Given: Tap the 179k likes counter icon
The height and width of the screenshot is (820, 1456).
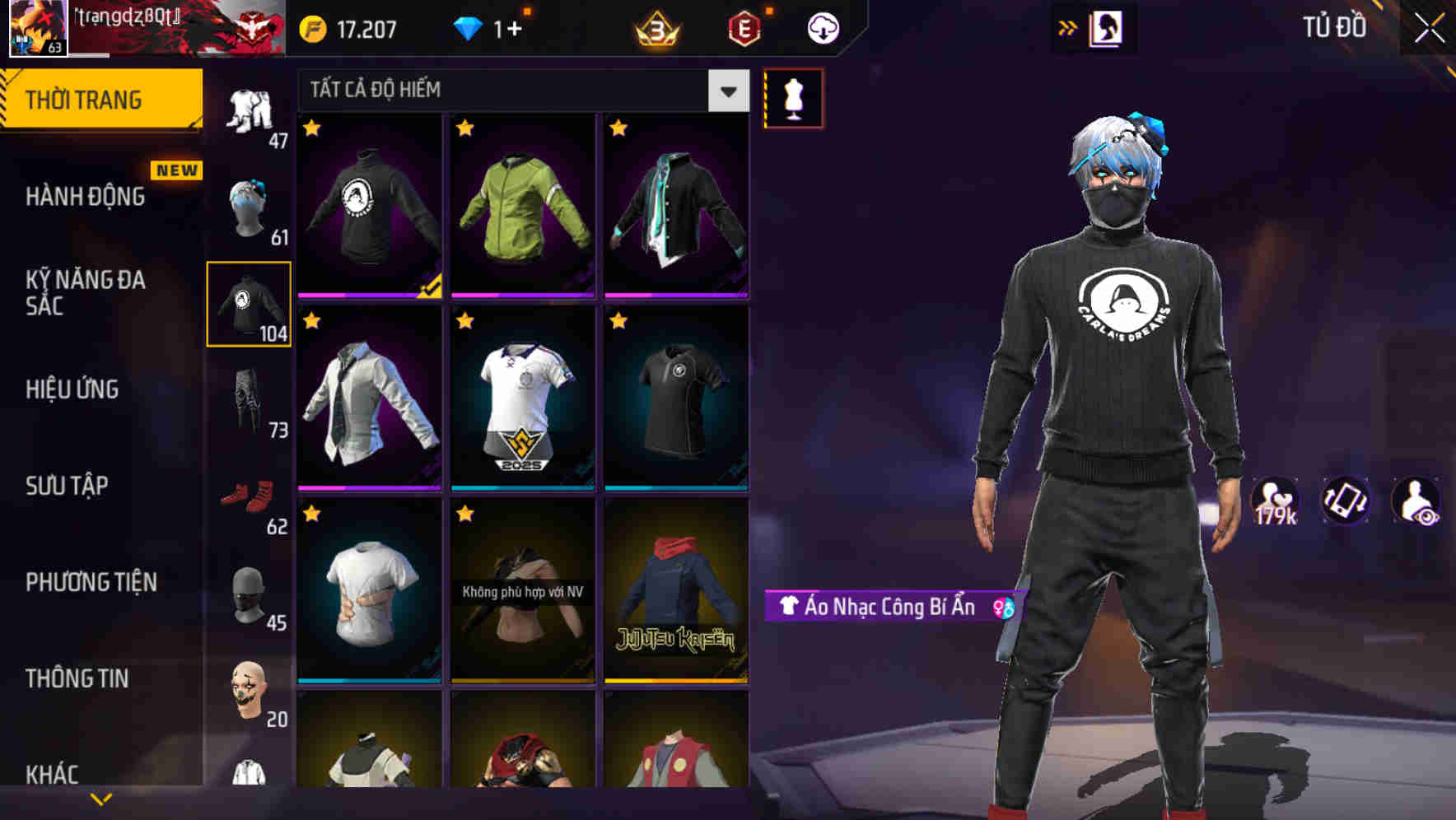Looking at the screenshot, I should click(1277, 501).
